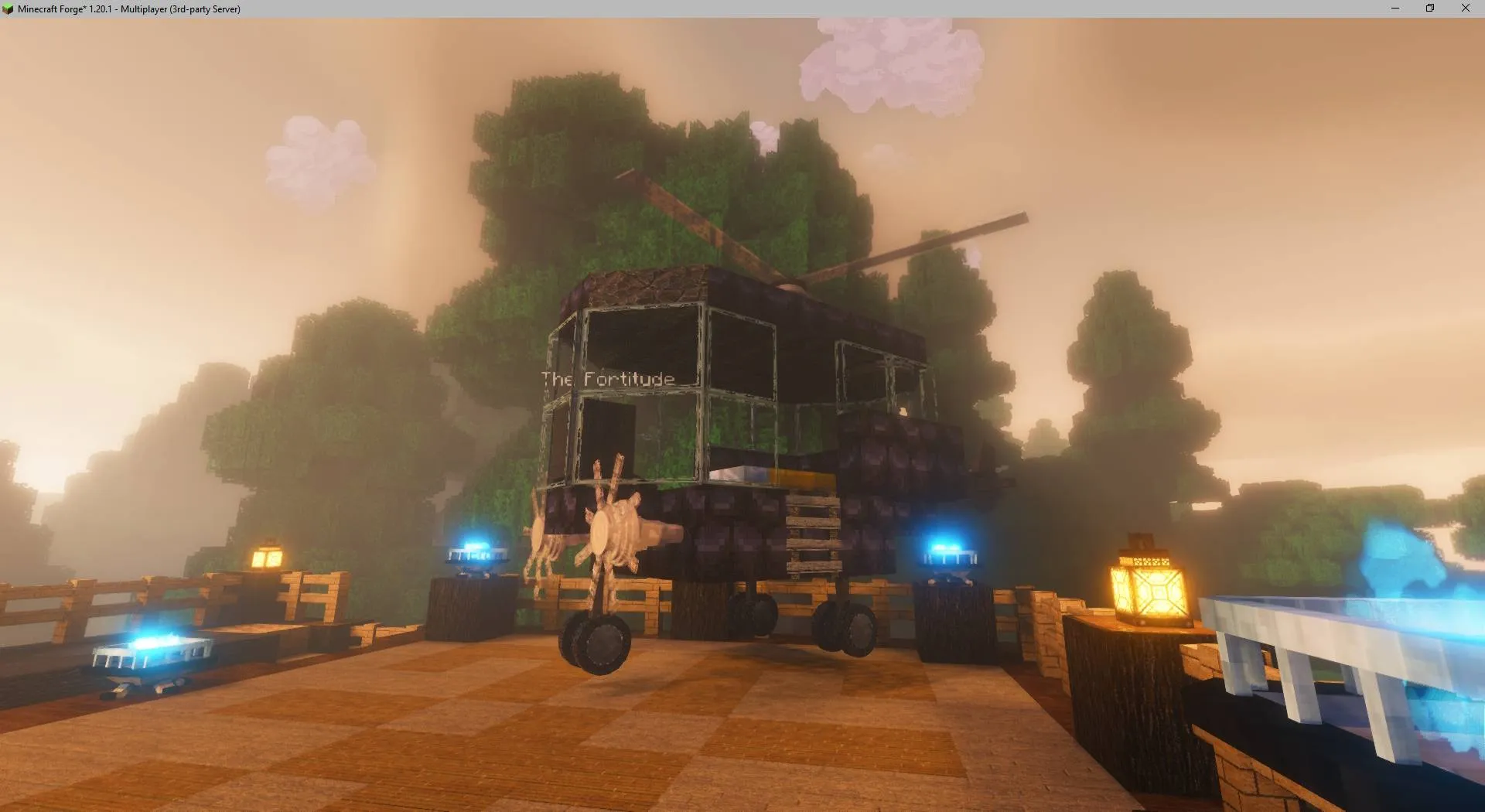
Task: Click the Minimize button in the title bar
Action: click(1394, 9)
